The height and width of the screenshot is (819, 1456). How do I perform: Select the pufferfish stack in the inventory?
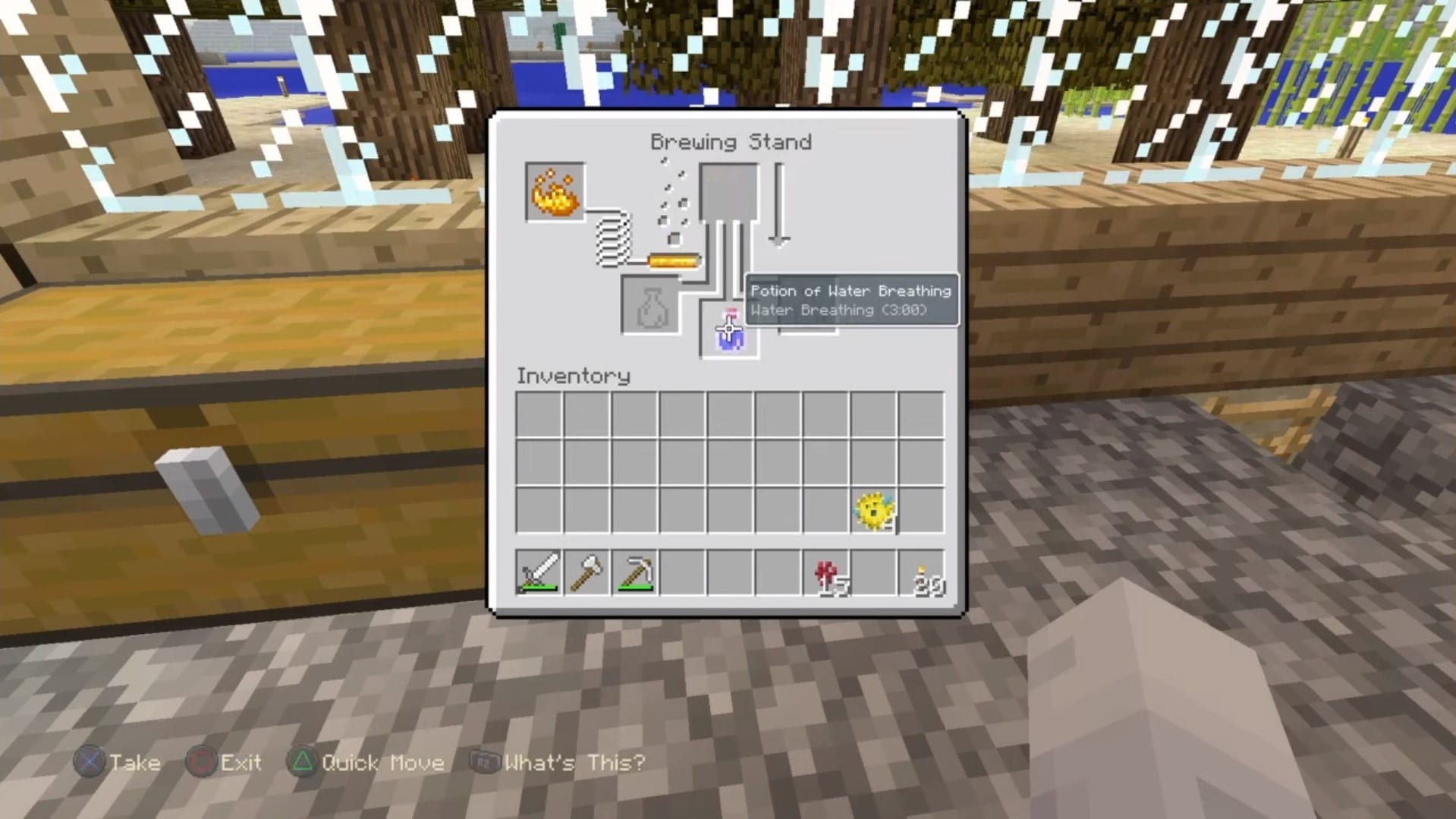click(874, 511)
